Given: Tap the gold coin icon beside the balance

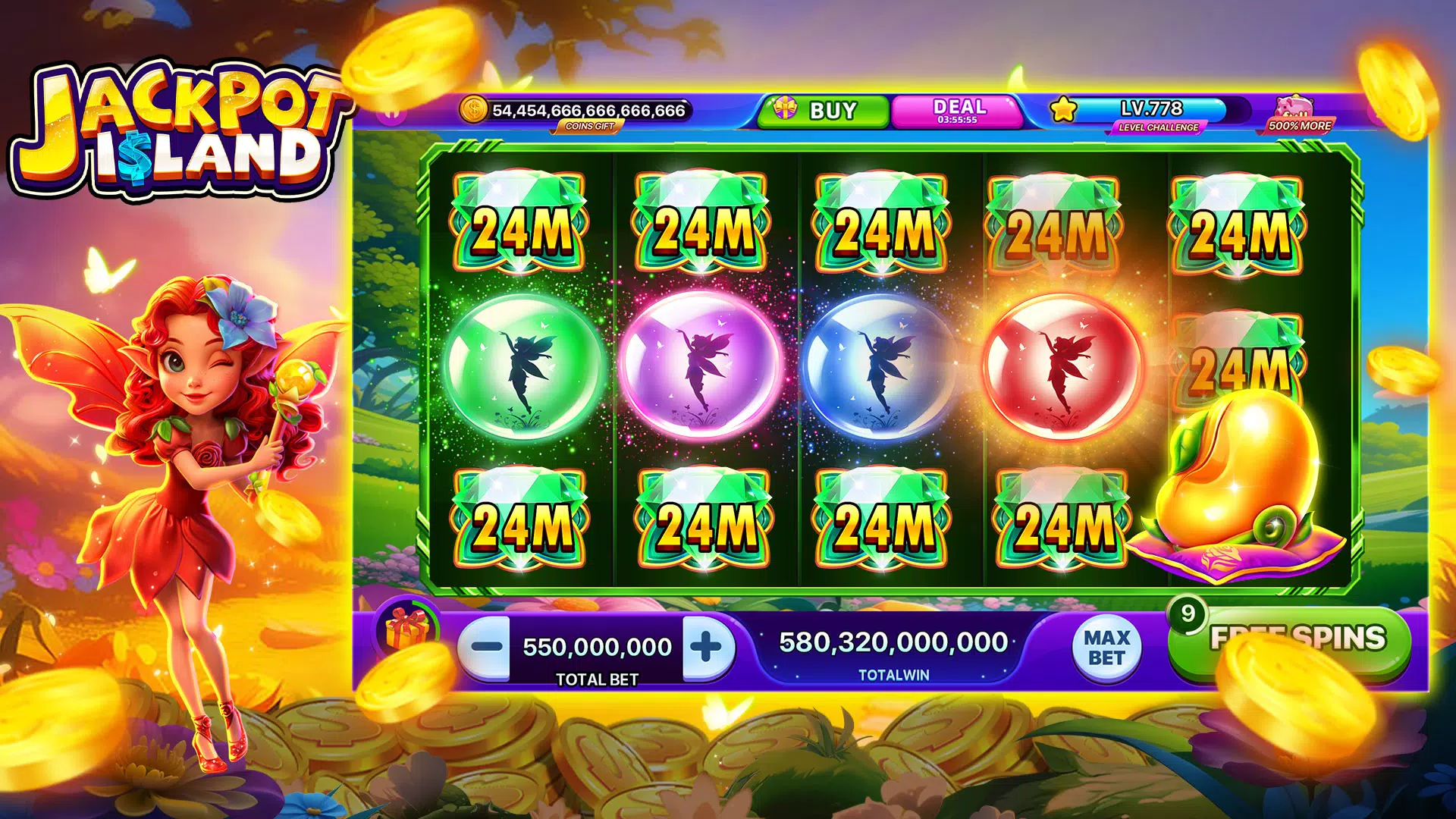Looking at the screenshot, I should pyautogui.click(x=474, y=109).
